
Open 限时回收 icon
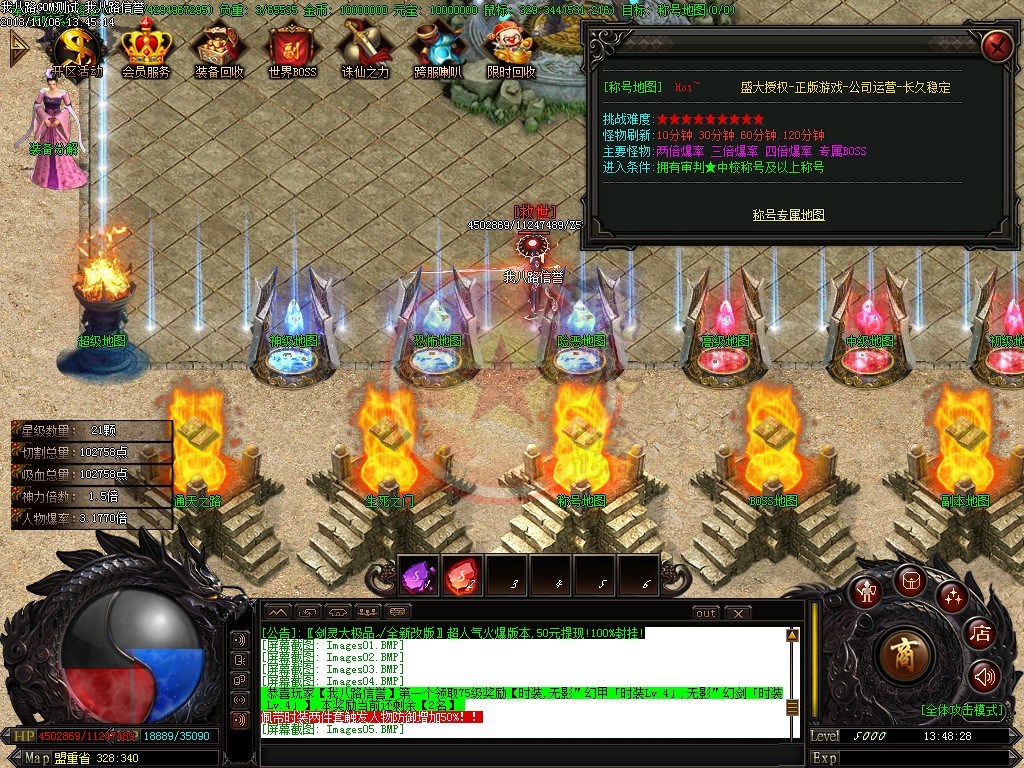point(511,47)
